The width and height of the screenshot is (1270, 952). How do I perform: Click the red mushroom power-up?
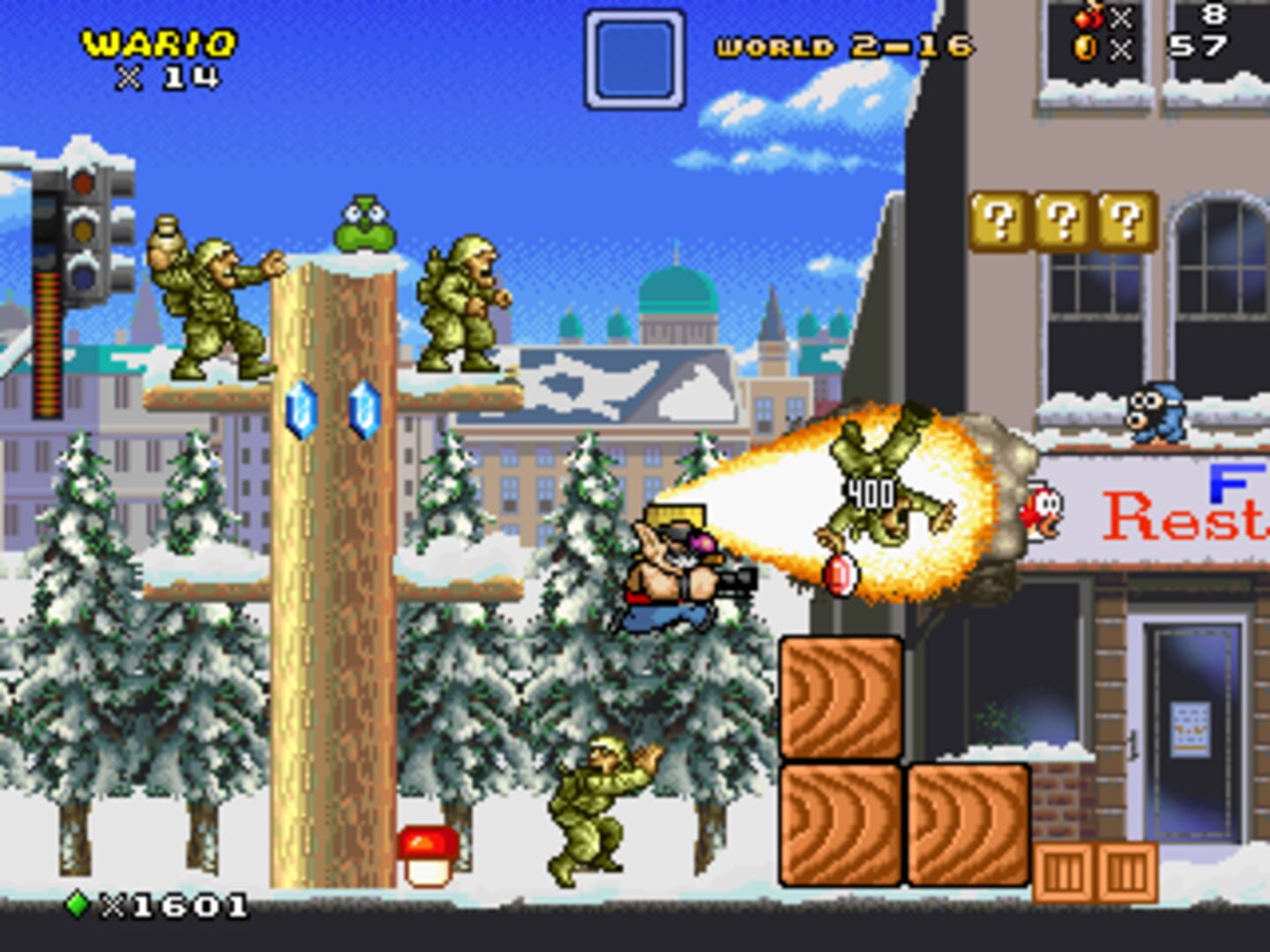(430, 855)
